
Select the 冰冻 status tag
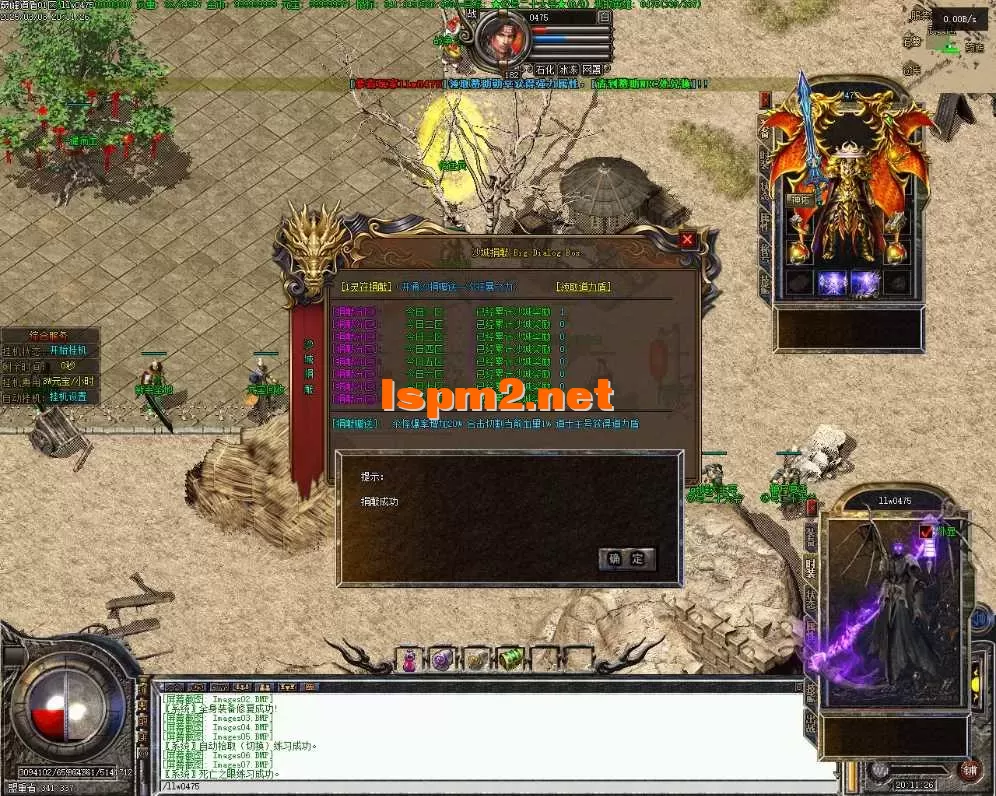tap(568, 70)
